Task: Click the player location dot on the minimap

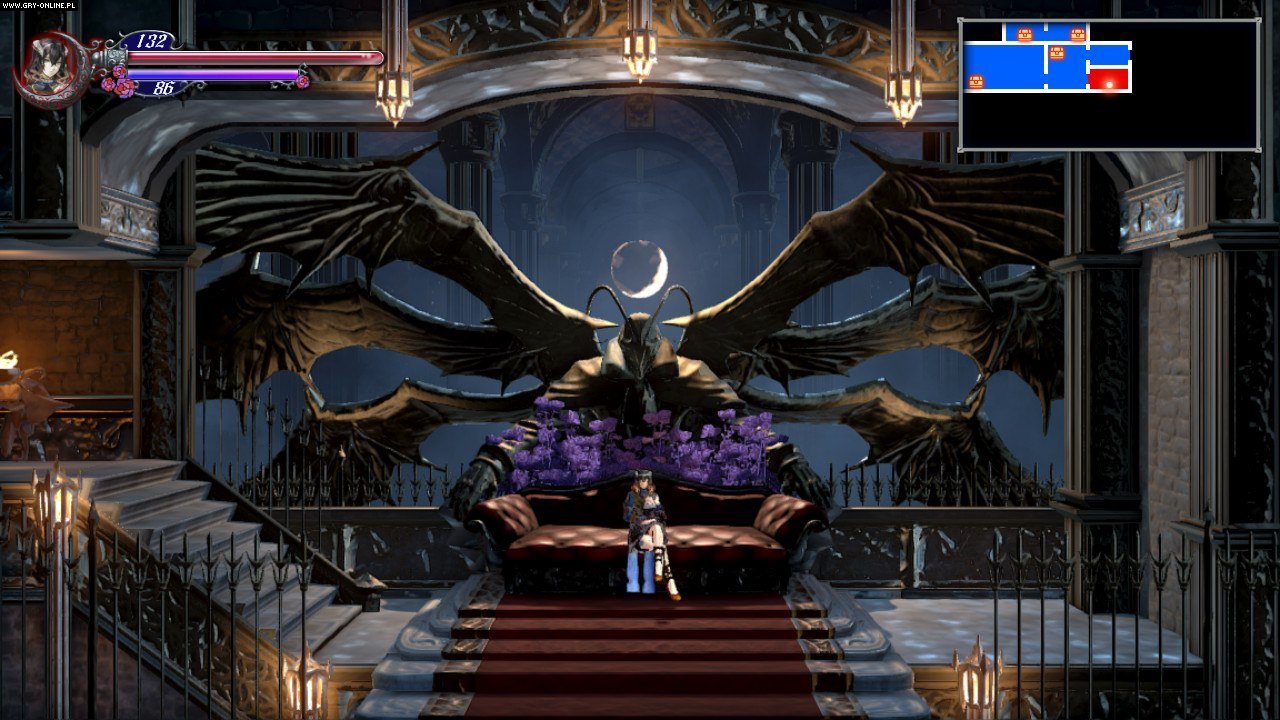Action: coord(1110,85)
